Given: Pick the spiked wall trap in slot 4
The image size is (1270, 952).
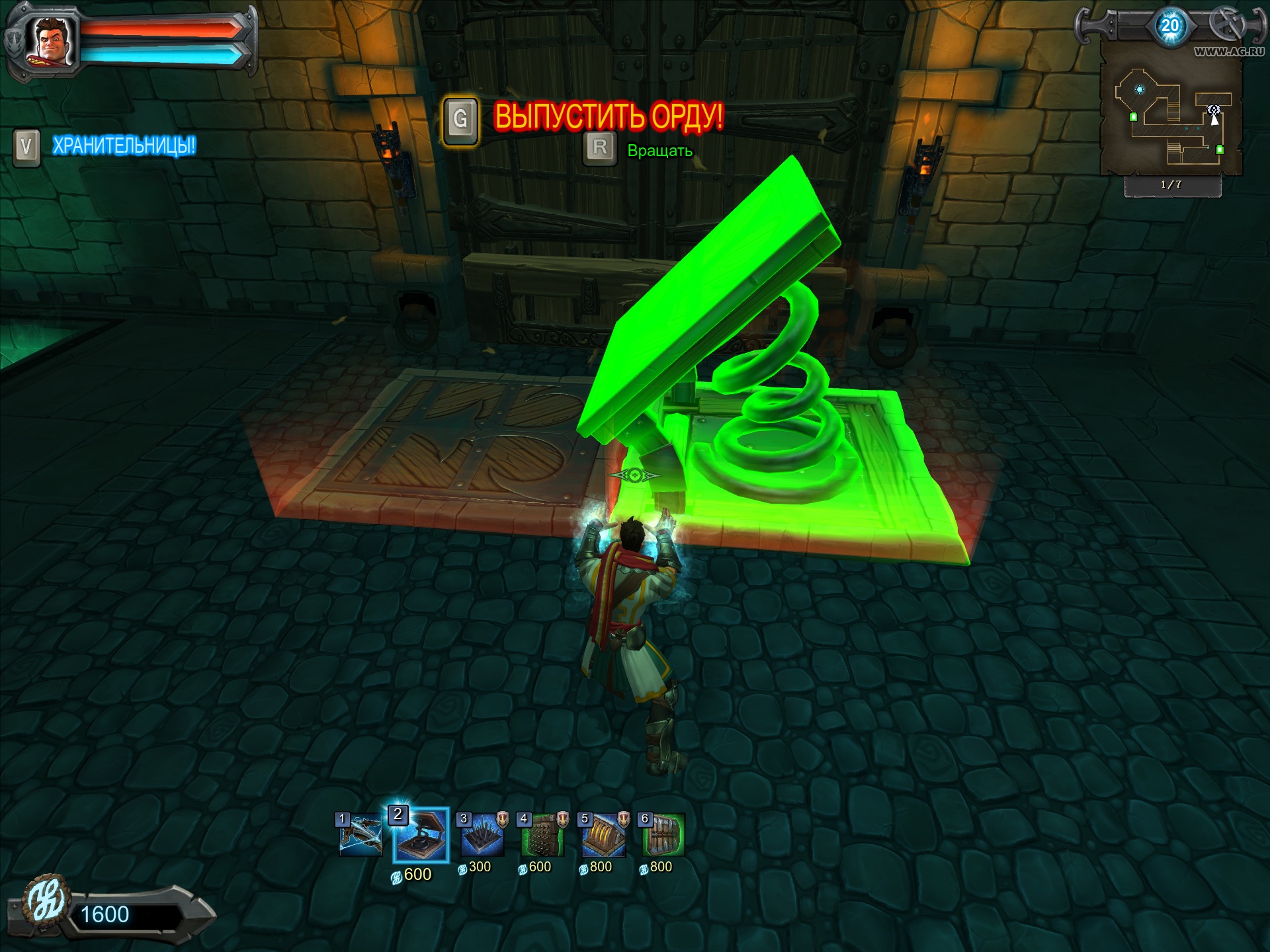Looking at the screenshot, I should coord(542,836).
